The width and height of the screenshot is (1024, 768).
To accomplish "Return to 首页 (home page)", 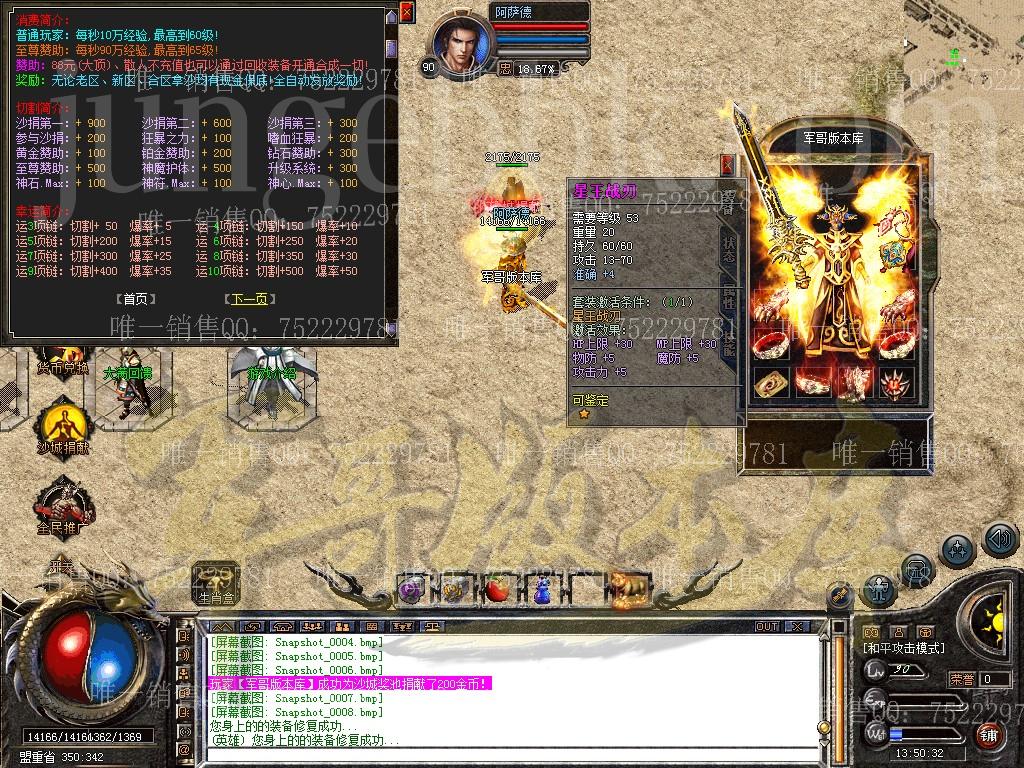I will point(136,299).
